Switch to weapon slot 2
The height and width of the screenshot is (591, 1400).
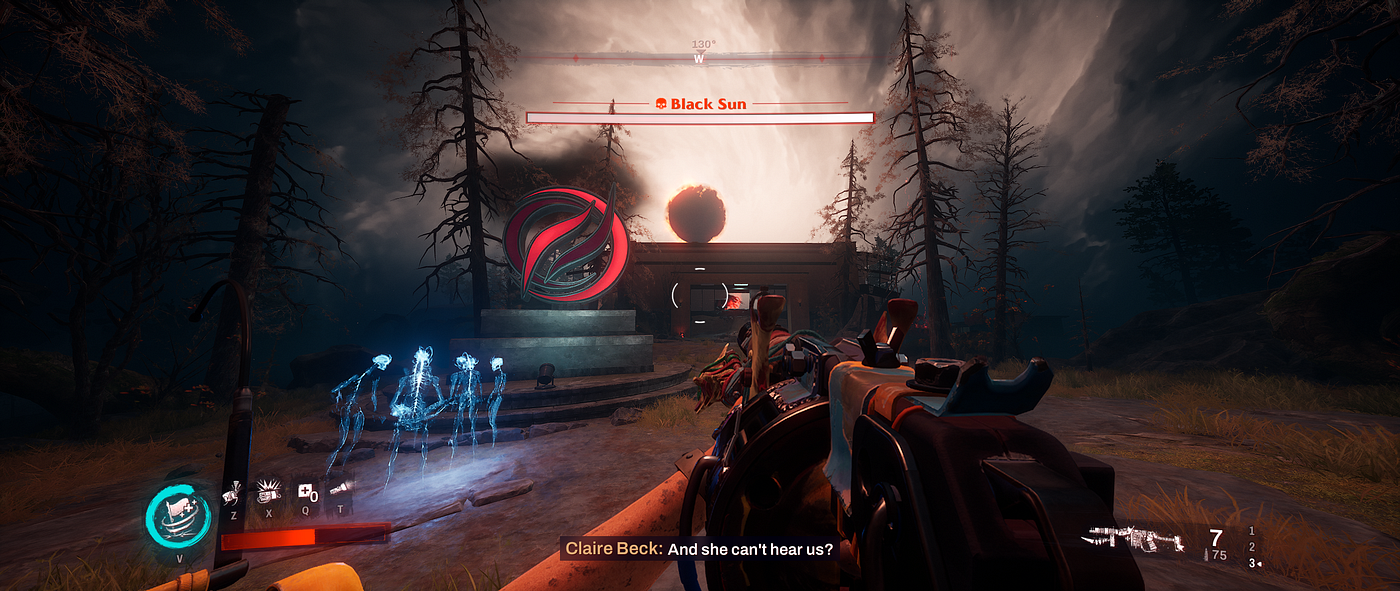(x=1251, y=547)
